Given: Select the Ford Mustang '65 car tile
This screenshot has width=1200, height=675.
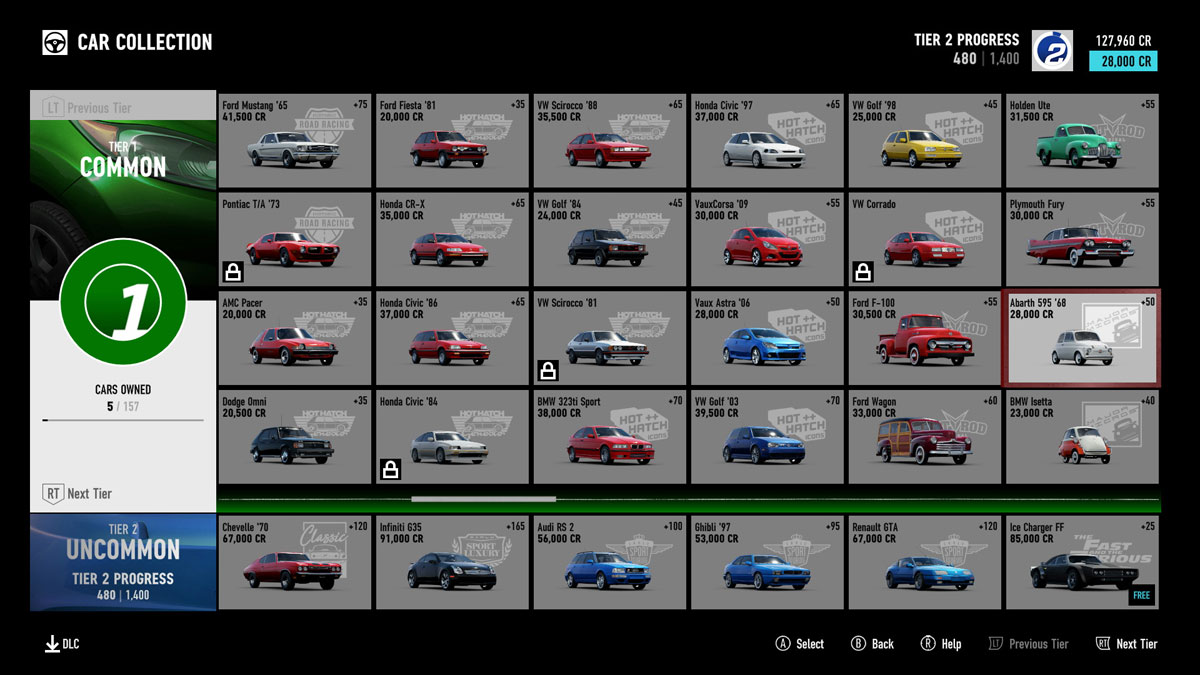Looking at the screenshot, I should [x=294, y=141].
